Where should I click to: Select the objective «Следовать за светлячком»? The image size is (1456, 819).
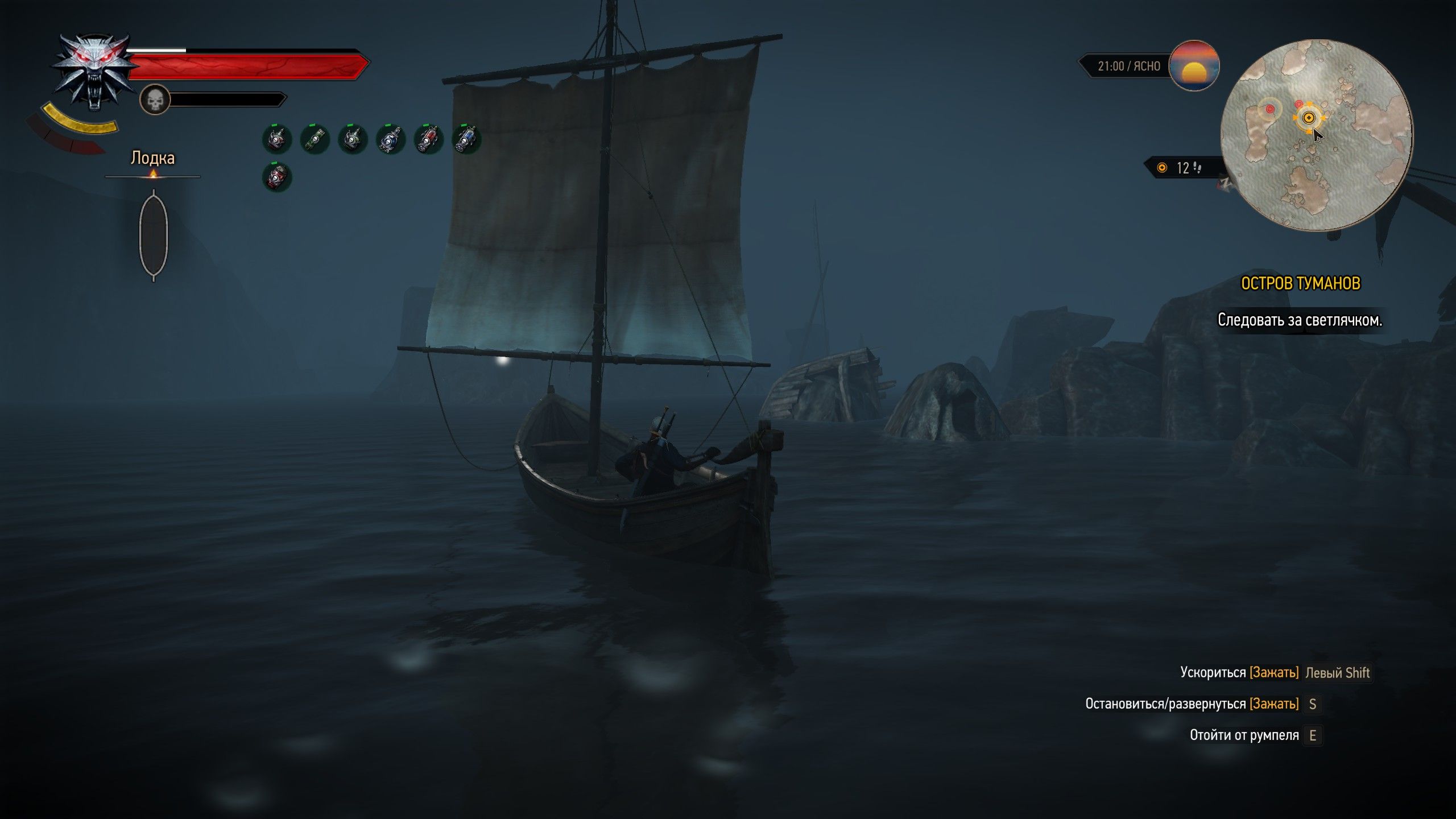1300,320
